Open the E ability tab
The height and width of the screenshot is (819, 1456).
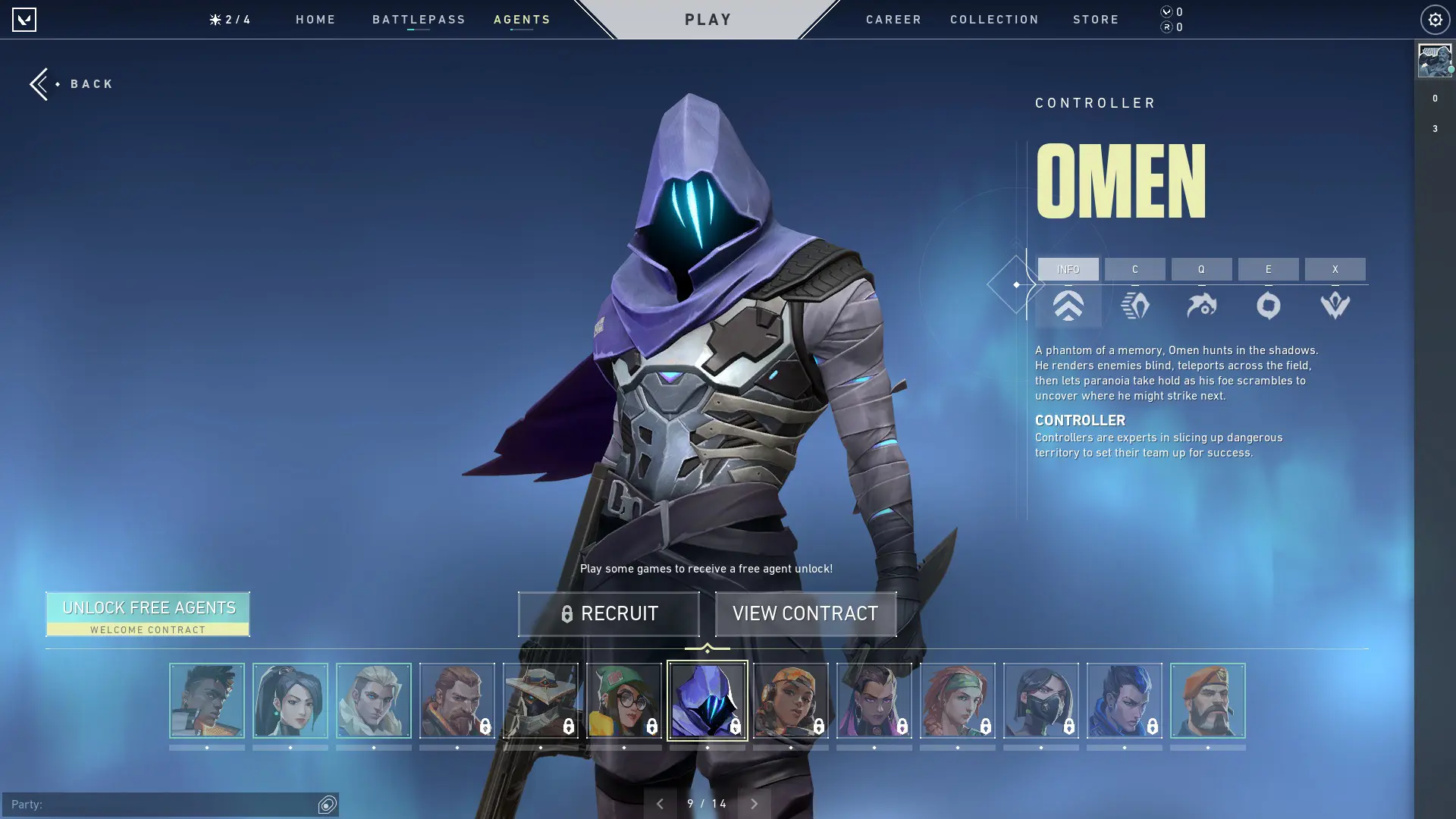[x=1268, y=269]
